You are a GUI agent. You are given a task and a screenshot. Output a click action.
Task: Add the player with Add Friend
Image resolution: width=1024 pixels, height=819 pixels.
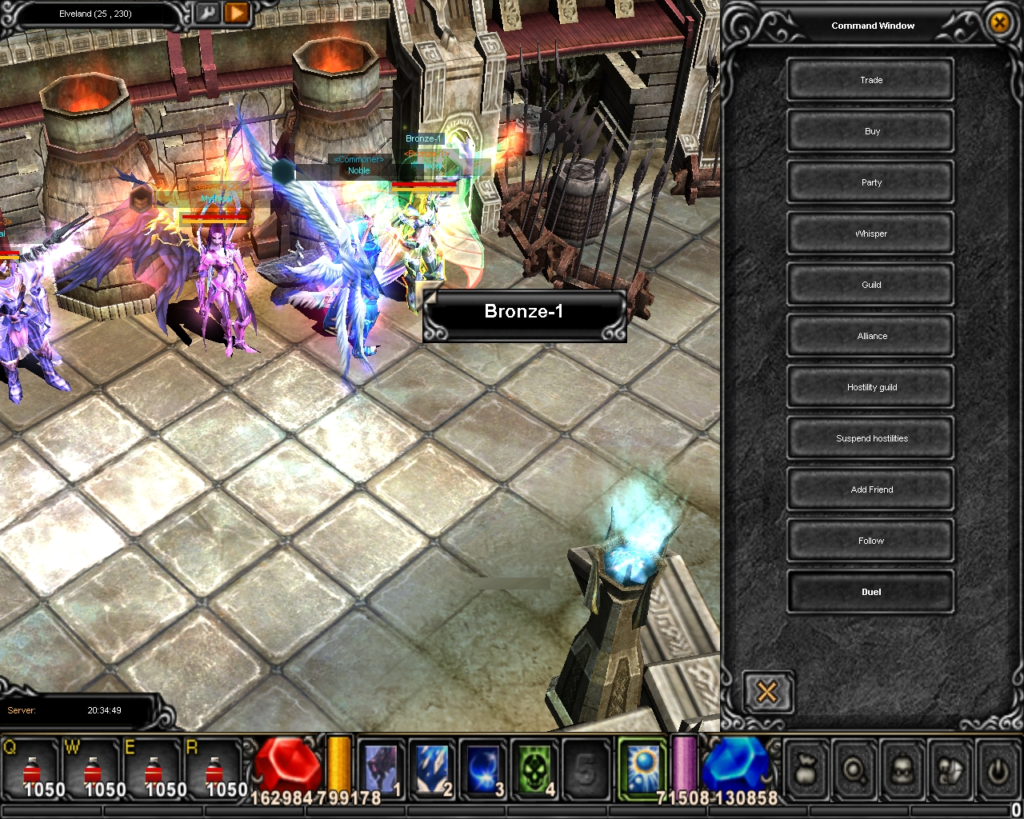[x=870, y=489]
